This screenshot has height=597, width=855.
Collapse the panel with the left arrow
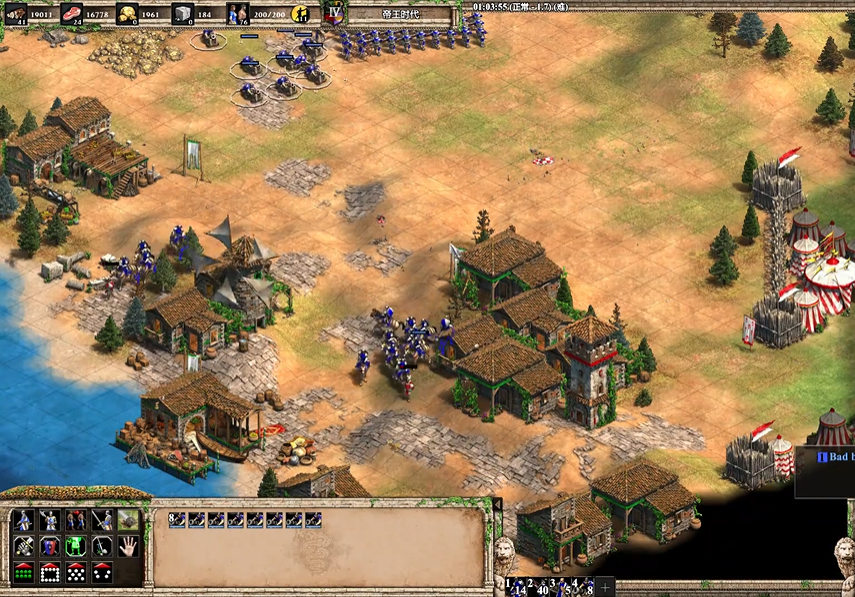(497, 506)
